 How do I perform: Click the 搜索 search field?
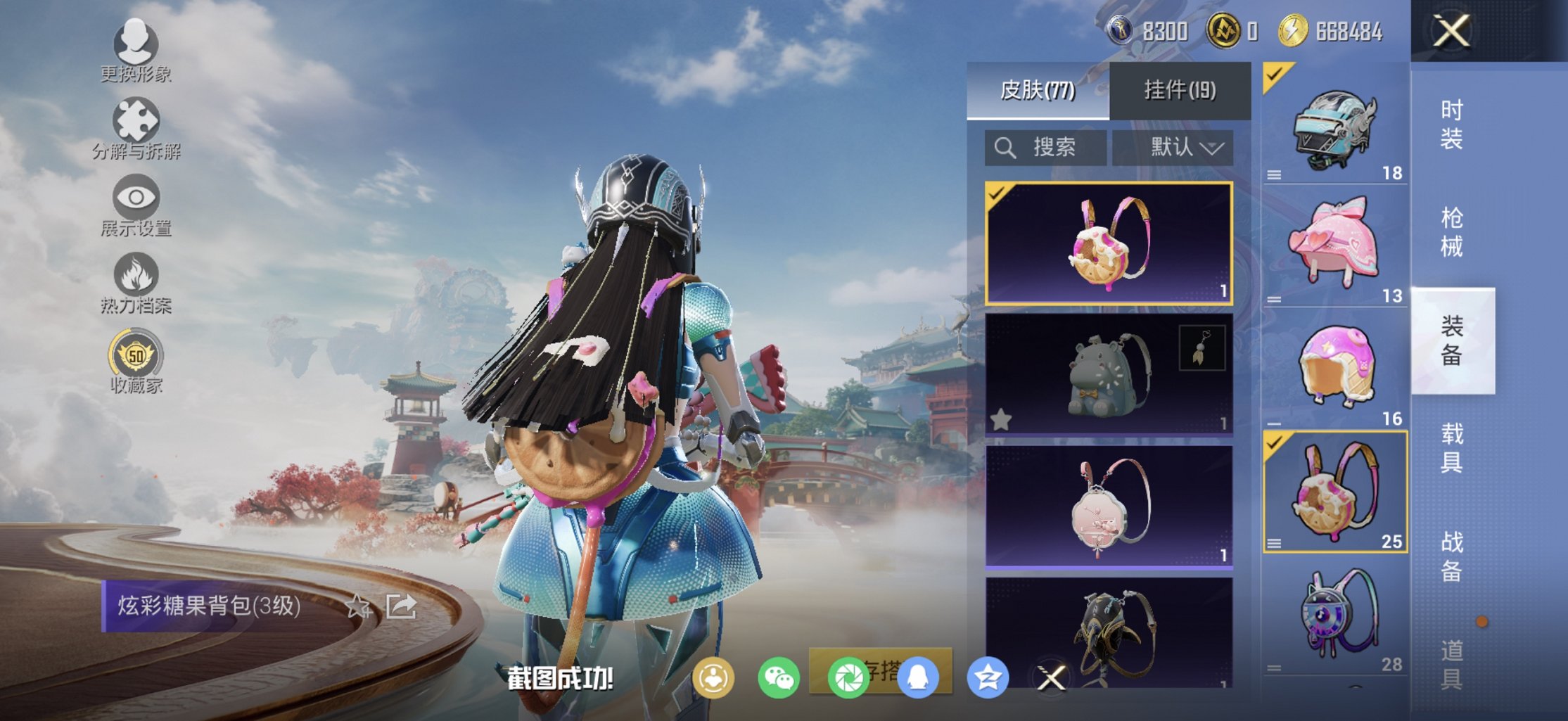click(1045, 148)
